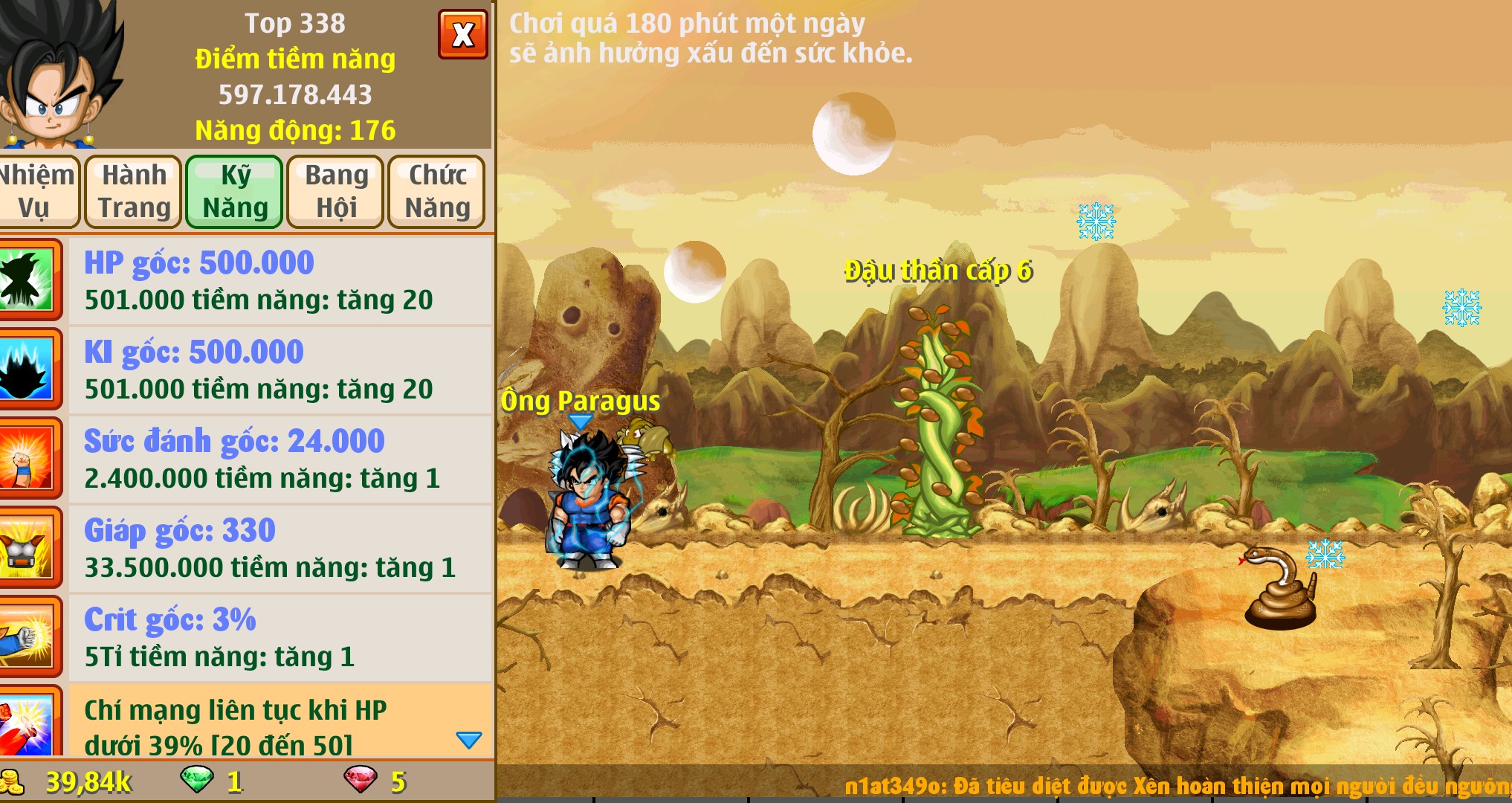Click the snowflake icon in the sky
Viewport: 1512px width, 803px height.
pyautogui.click(x=1095, y=219)
